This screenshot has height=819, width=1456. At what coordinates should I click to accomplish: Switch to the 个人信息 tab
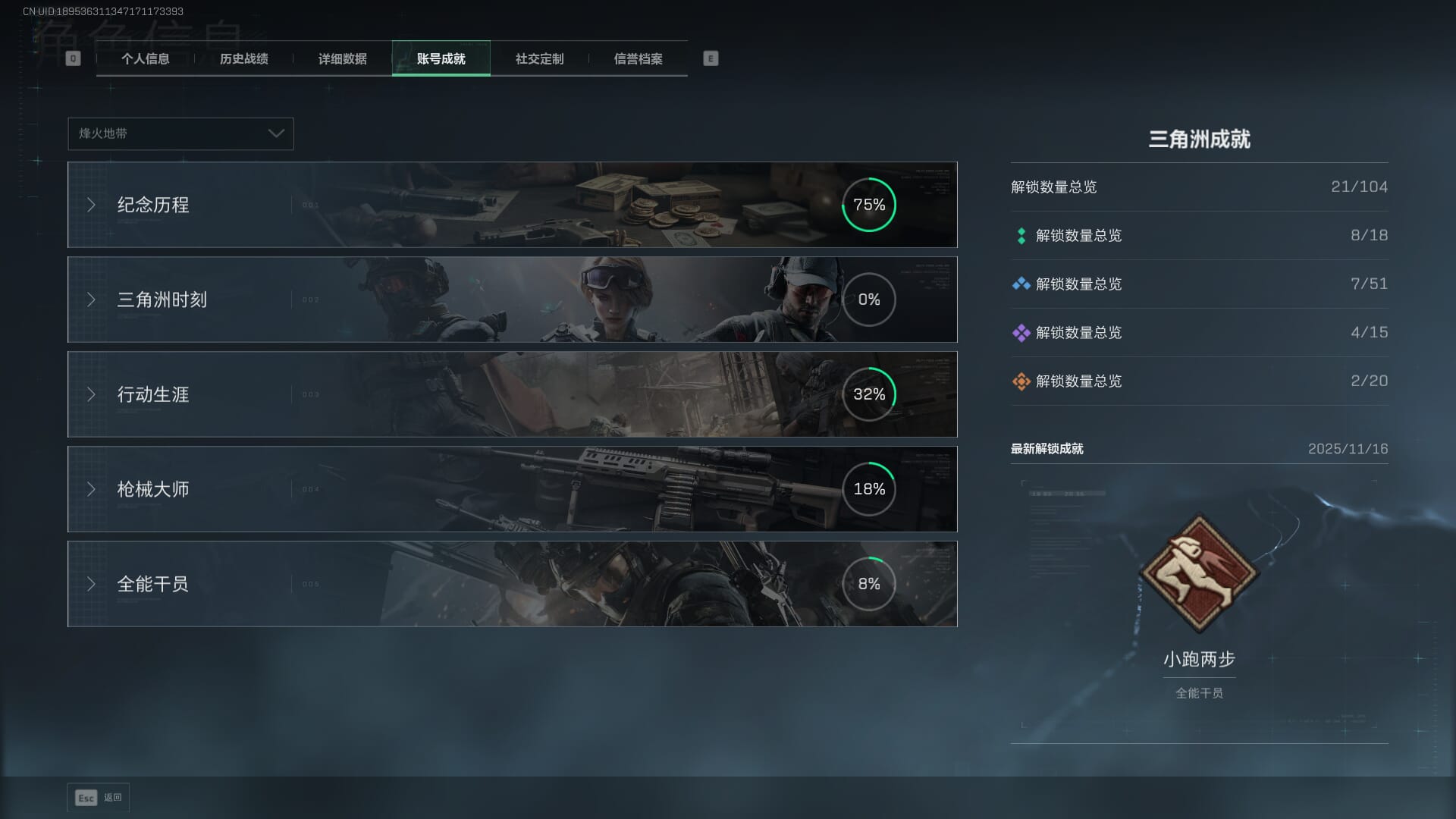tap(145, 59)
